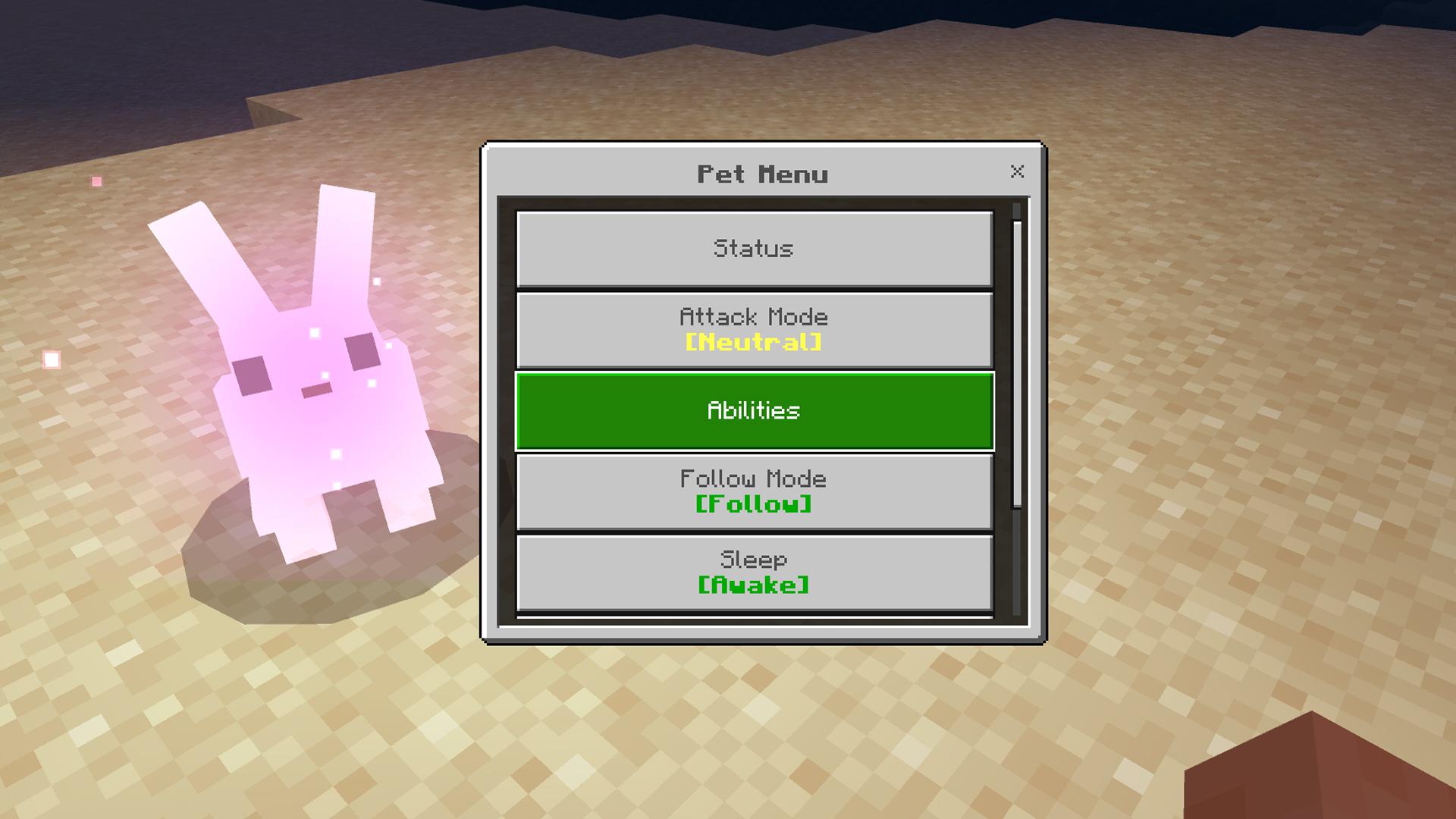Click the [Neutral] yellow label
Image resolution: width=1456 pixels, height=819 pixels.
[x=755, y=341]
